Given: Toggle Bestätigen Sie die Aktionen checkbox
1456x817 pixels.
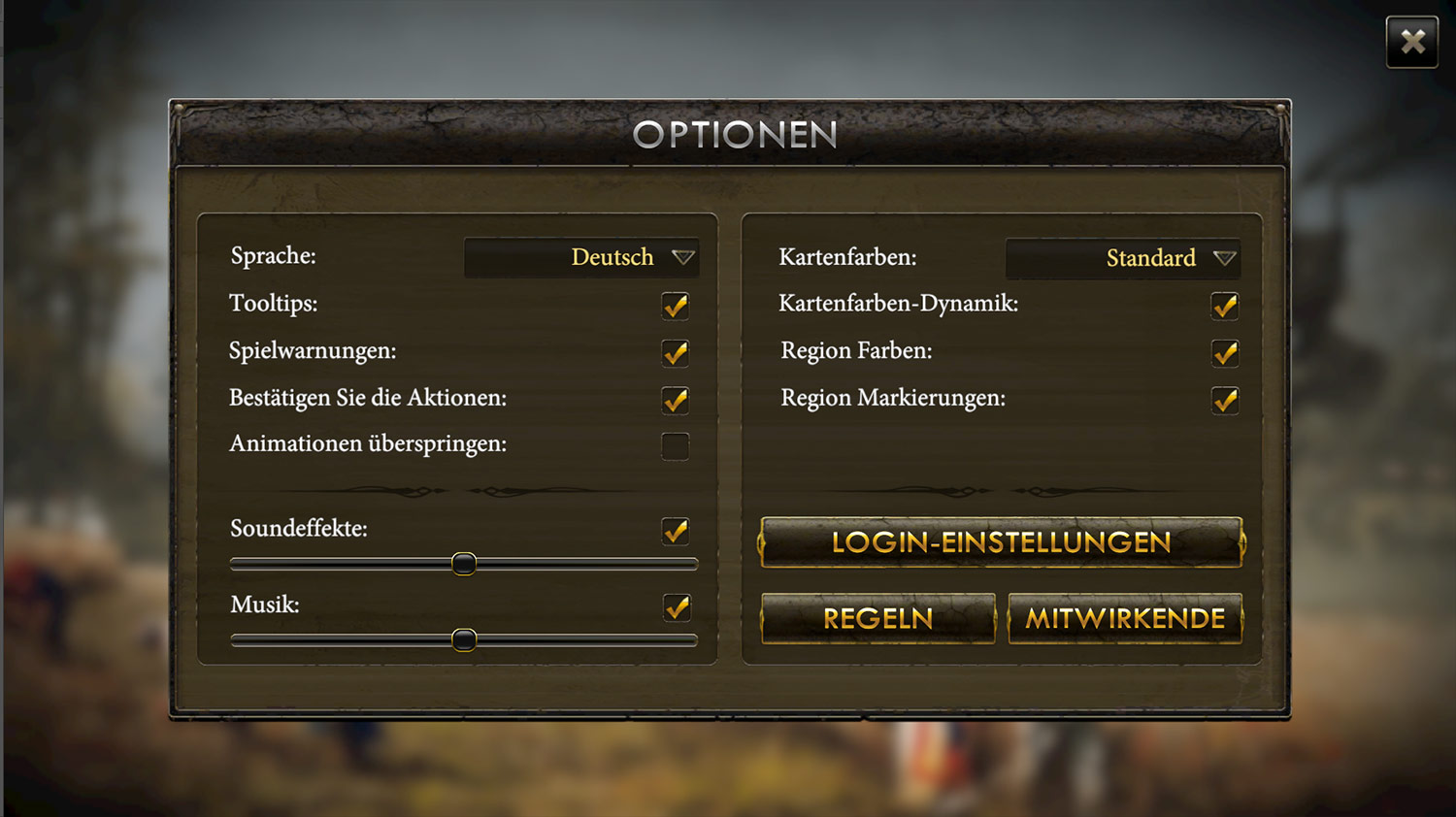Looking at the screenshot, I should 675,400.
